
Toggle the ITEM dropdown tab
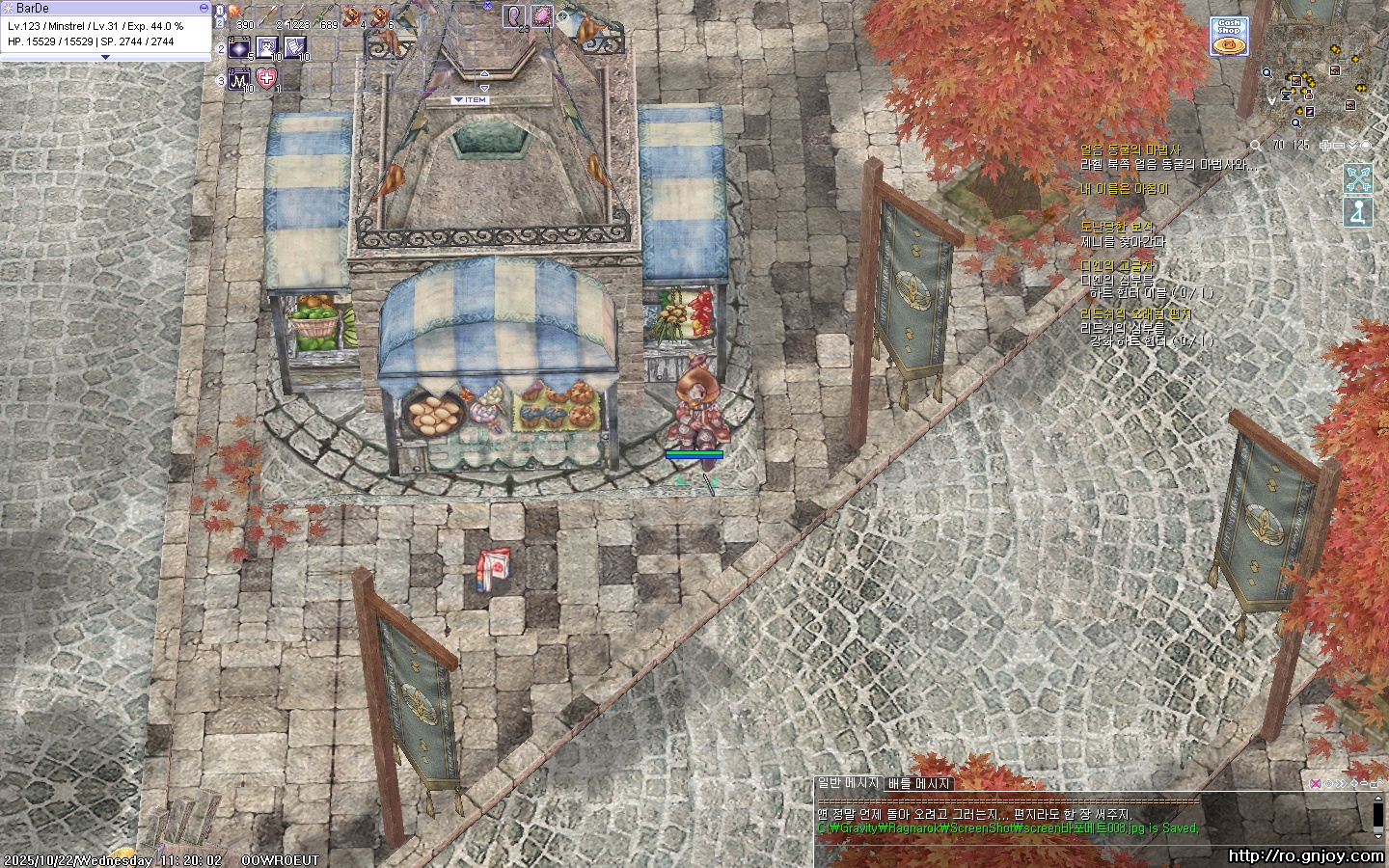(471, 99)
